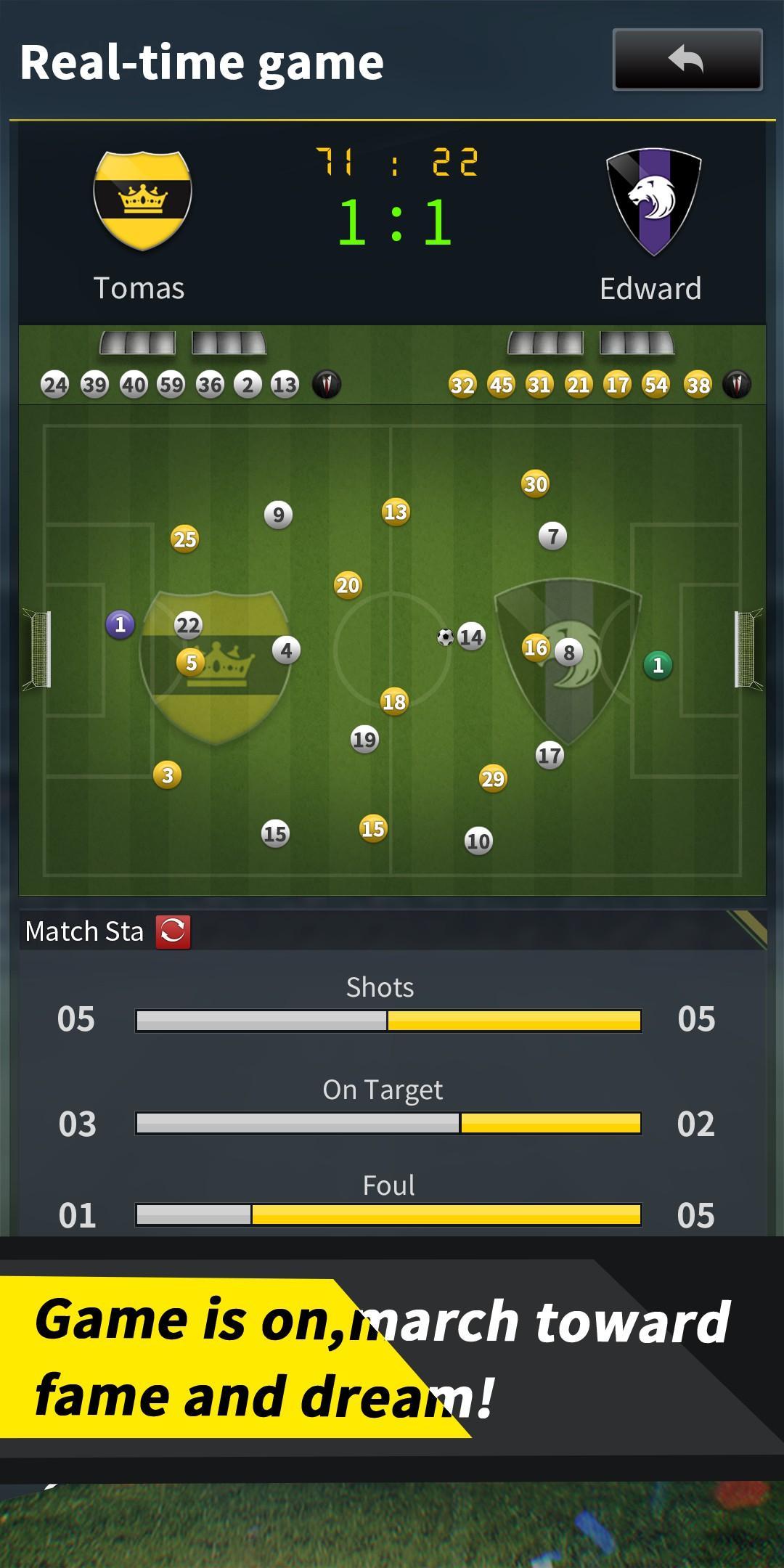The image size is (784, 1568).
Task: Select grey bench substitute number 39
Action: click(94, 385)
